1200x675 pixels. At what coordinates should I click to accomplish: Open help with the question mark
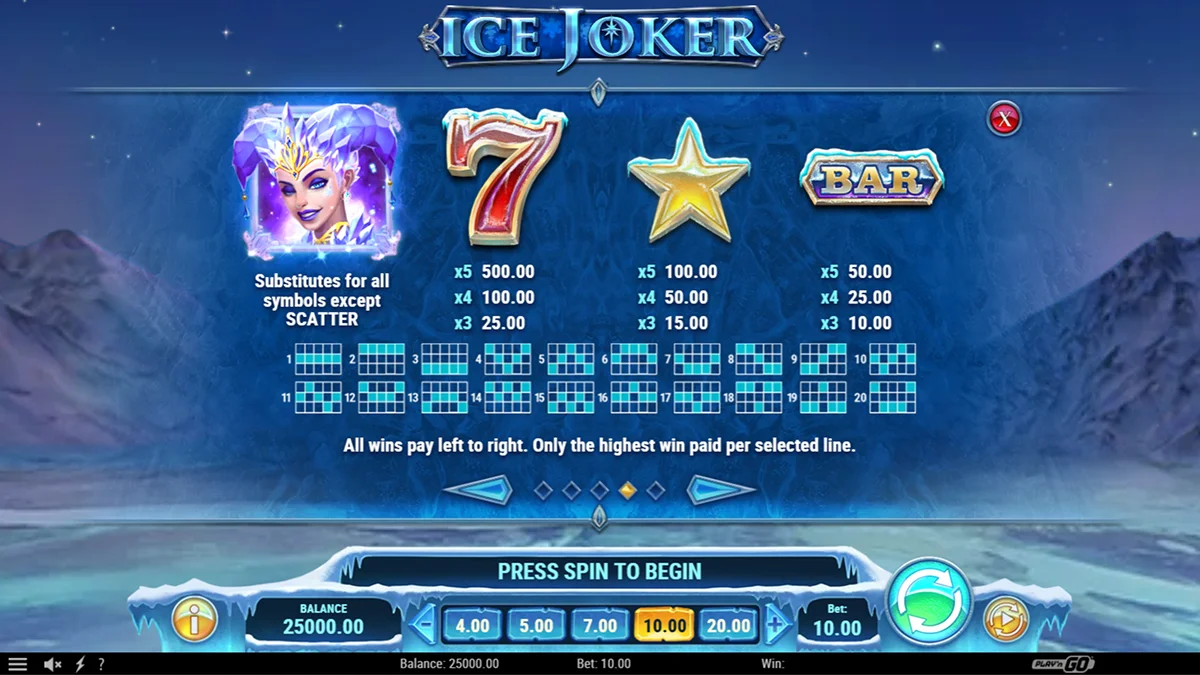pos(100,664)
